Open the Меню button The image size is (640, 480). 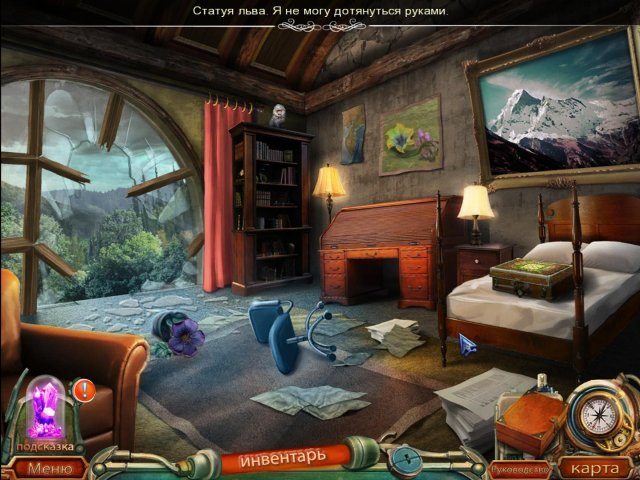point(49,467)
